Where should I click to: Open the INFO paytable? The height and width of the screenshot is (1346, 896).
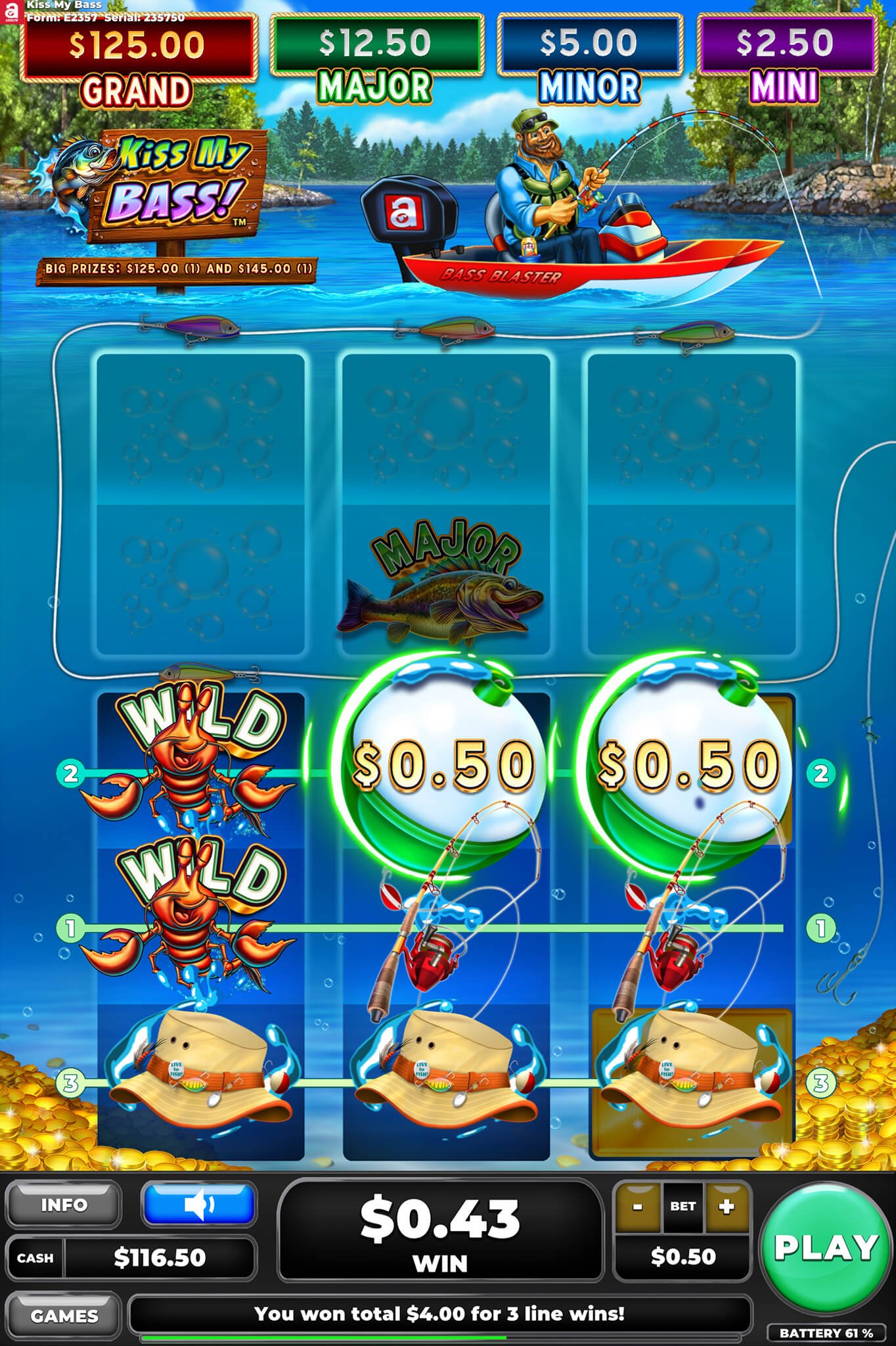click(64, 1205)
